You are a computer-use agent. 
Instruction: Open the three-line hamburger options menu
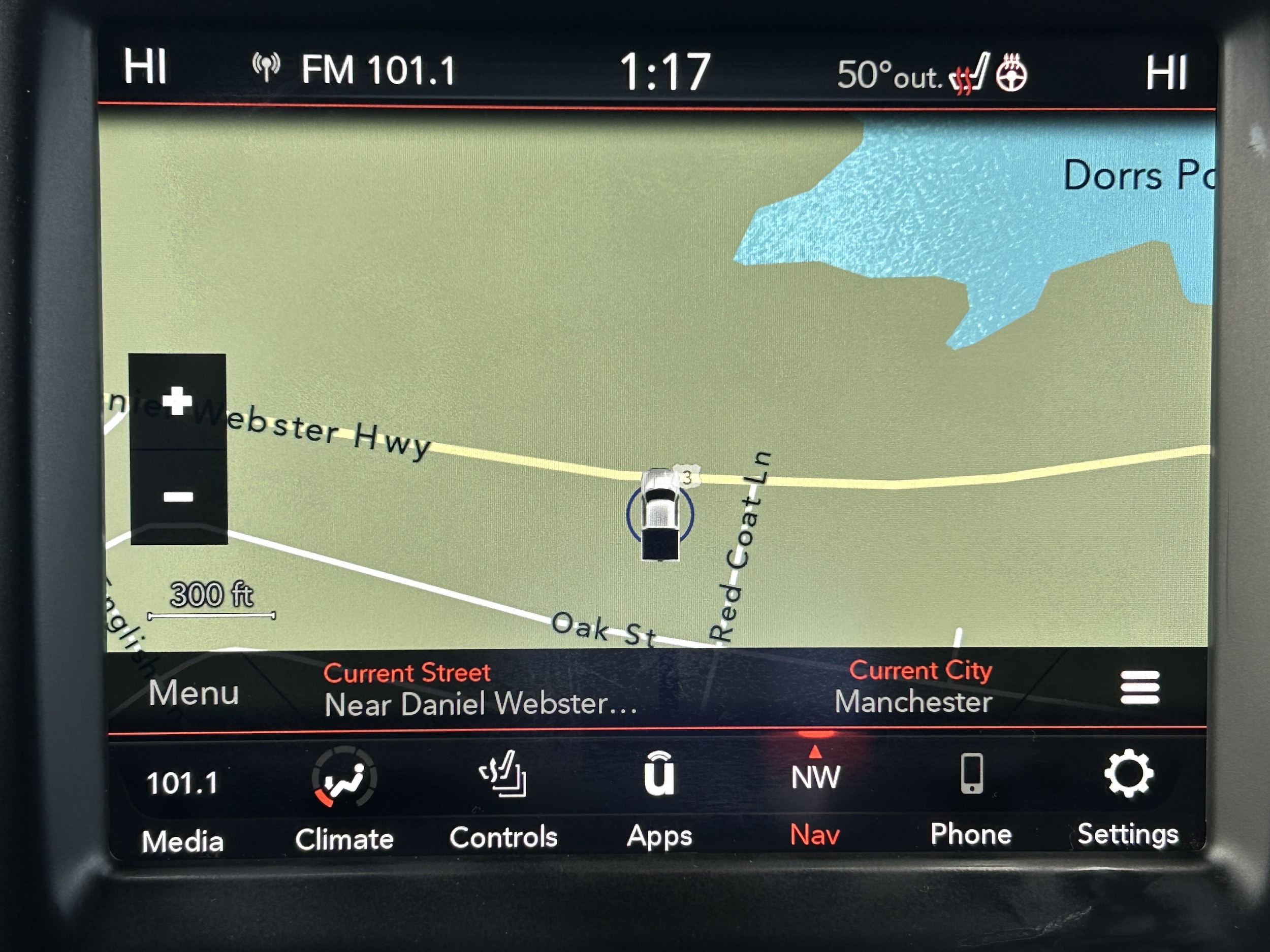[1139, 687]
